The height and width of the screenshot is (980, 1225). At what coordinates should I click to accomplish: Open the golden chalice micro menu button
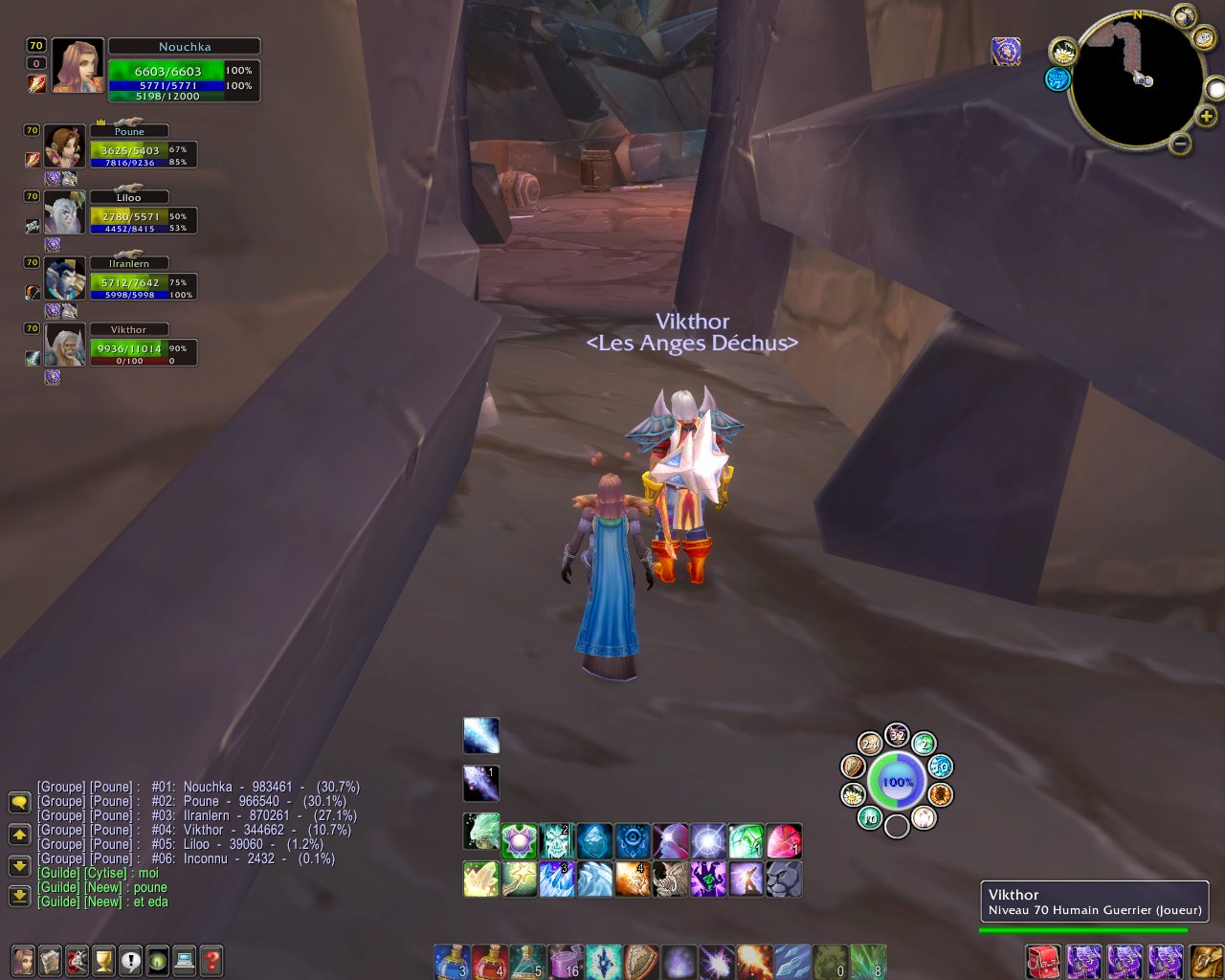pyautogui.click(x=103, y=959)
